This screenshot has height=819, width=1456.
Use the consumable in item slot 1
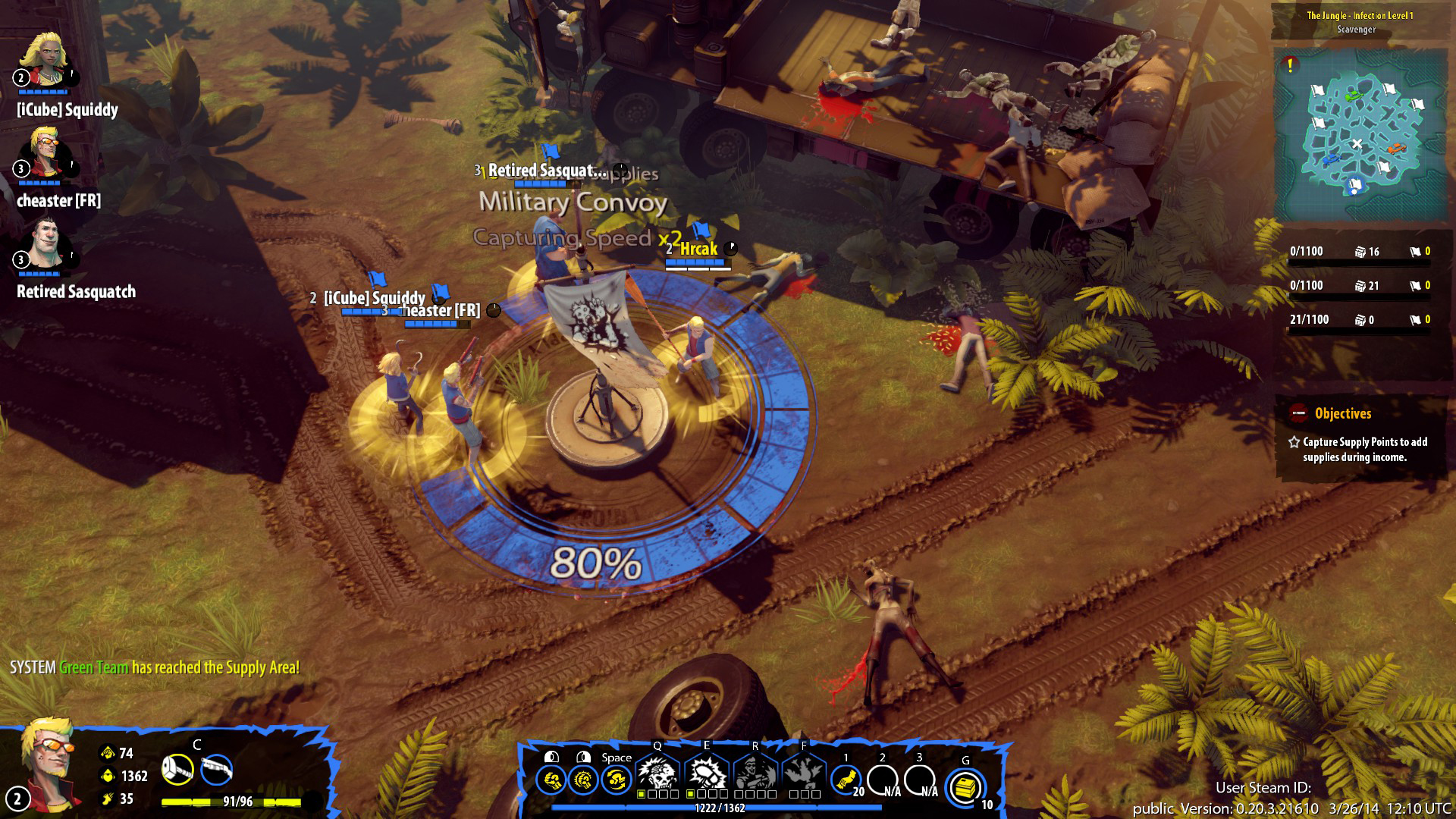click(846, 780)
